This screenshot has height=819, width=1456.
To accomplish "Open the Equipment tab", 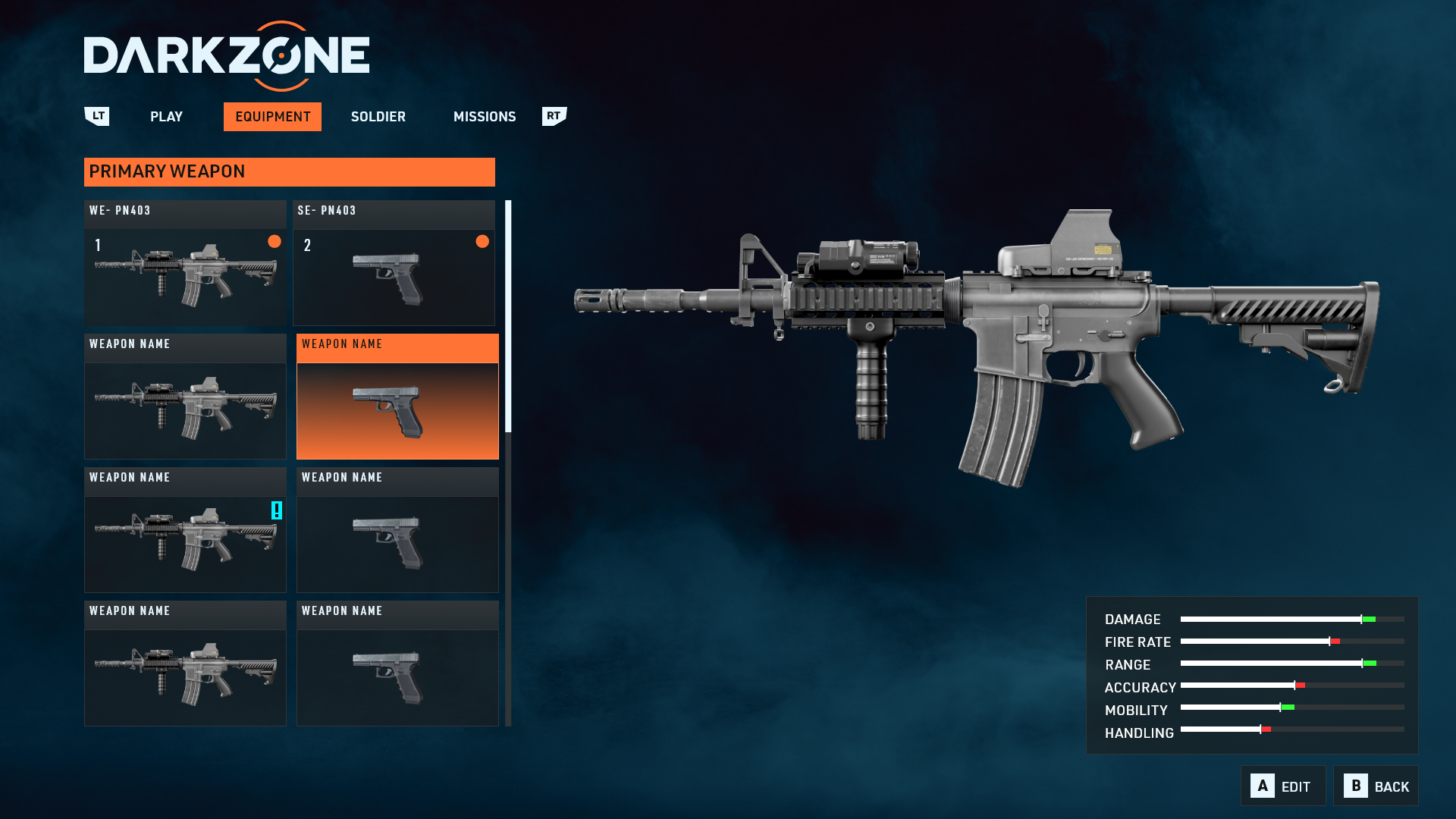I will click(x=272, y=117).
